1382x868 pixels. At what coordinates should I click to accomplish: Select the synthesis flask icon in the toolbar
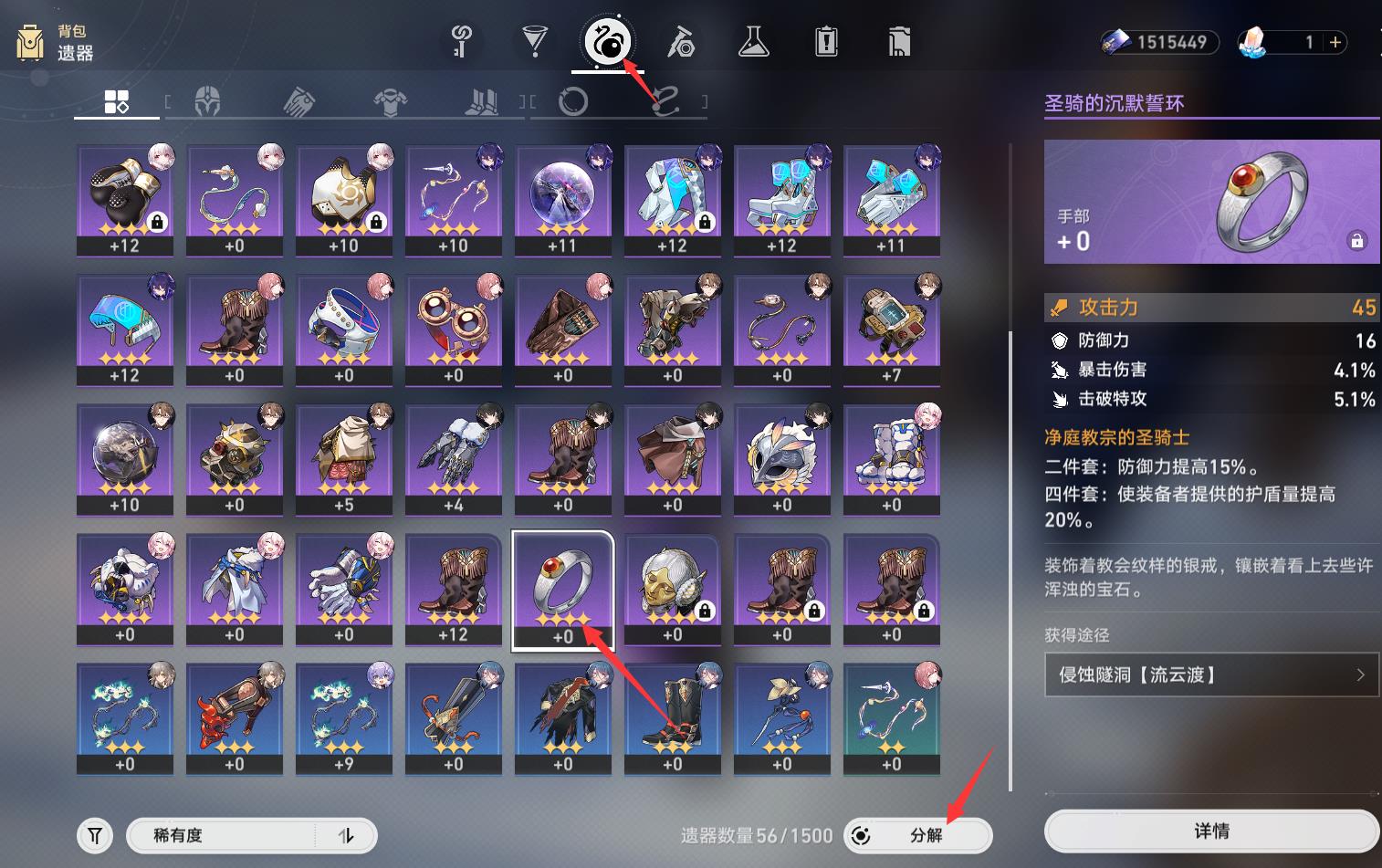(x=754, y=41)
